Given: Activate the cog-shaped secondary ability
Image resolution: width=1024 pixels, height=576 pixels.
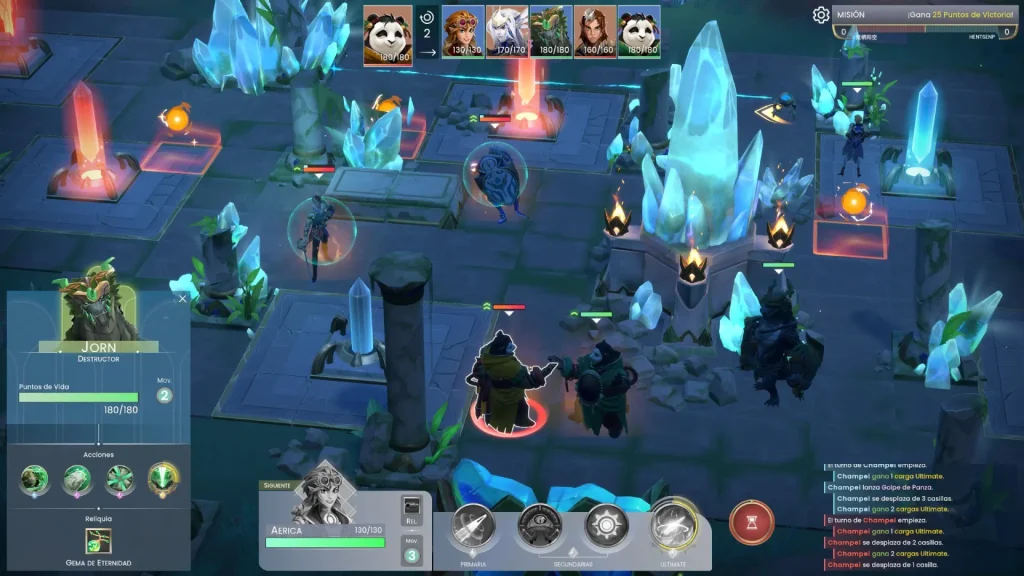Looking at the screenshot, I should (x=606, y=526).
